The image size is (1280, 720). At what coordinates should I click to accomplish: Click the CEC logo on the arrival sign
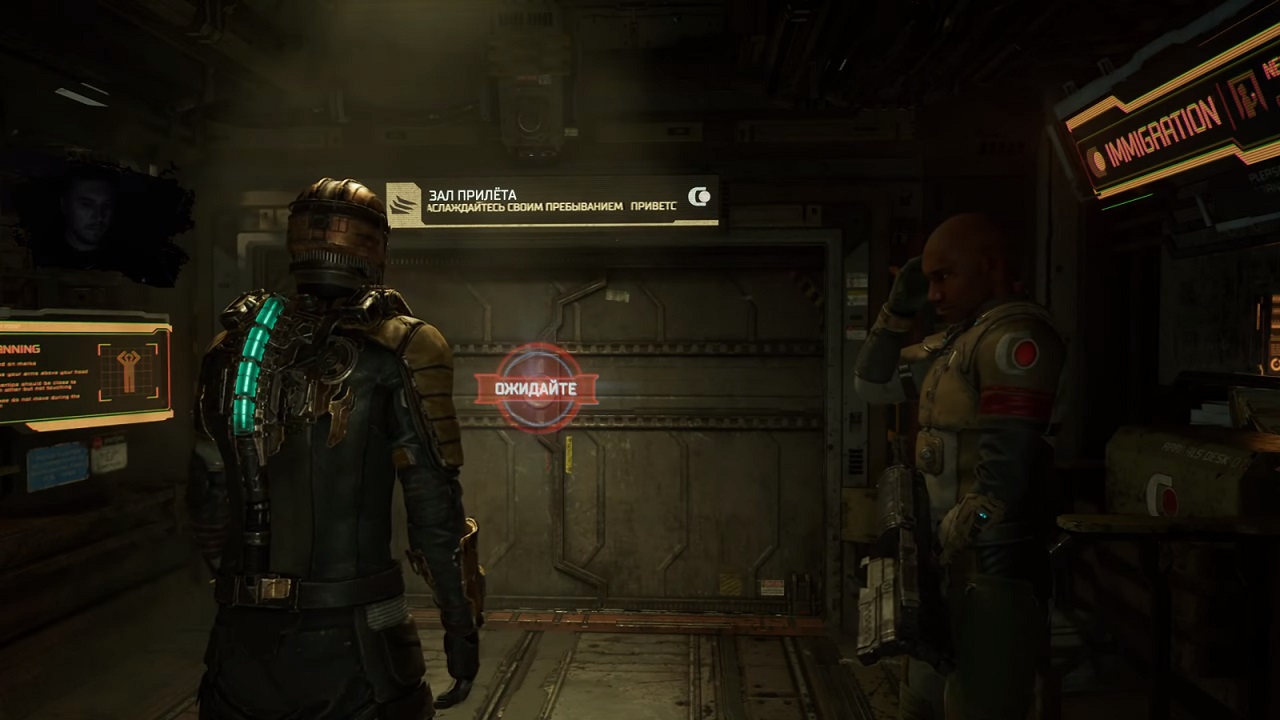tap(700, 197)
